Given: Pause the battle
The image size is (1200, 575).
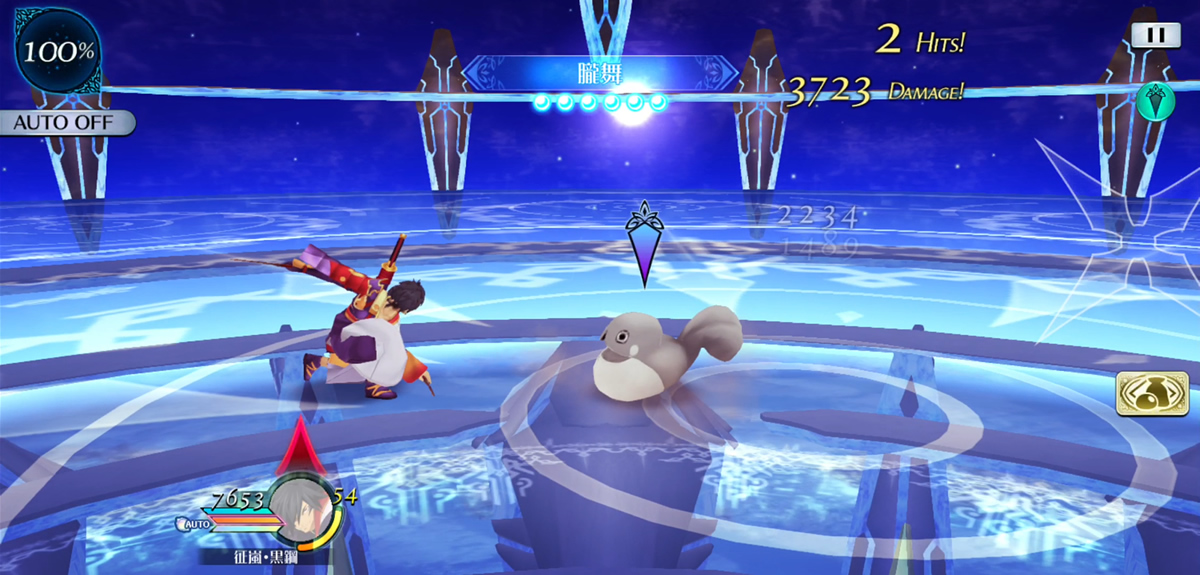Looking at the screenshot, I should click(x=1155, y=34).
